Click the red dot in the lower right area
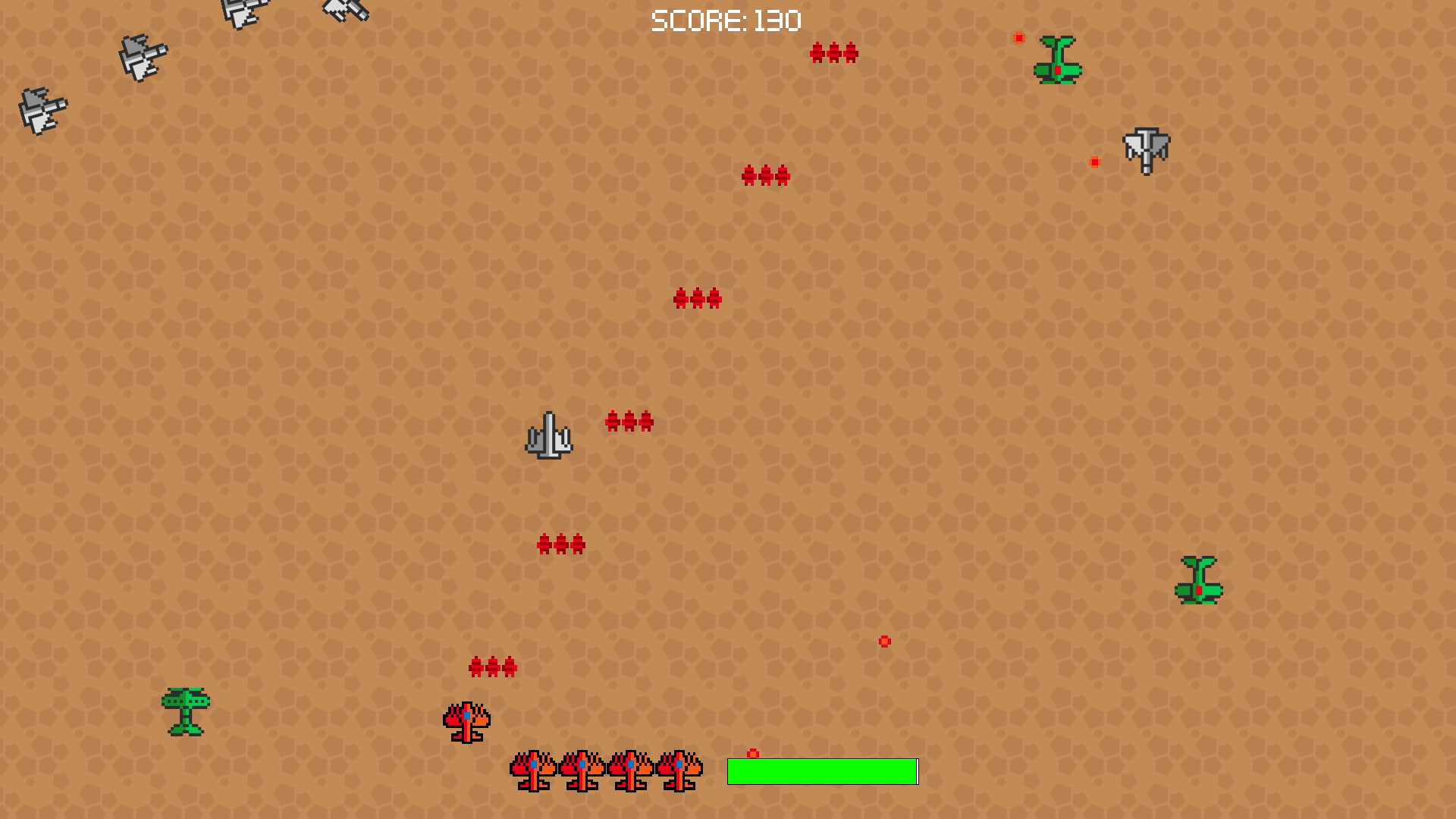 tap(883, 641)
